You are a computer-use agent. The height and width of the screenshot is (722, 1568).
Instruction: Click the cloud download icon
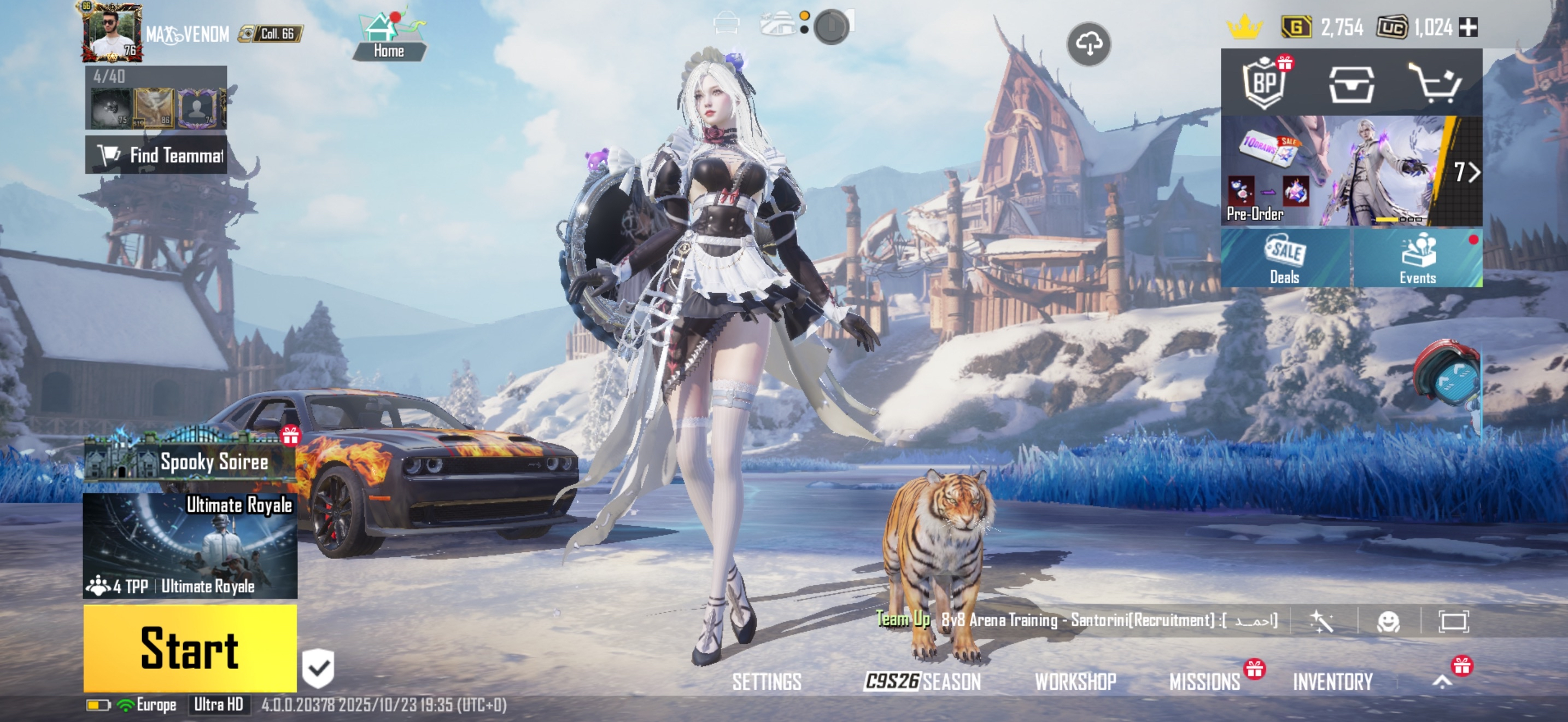1089,44
